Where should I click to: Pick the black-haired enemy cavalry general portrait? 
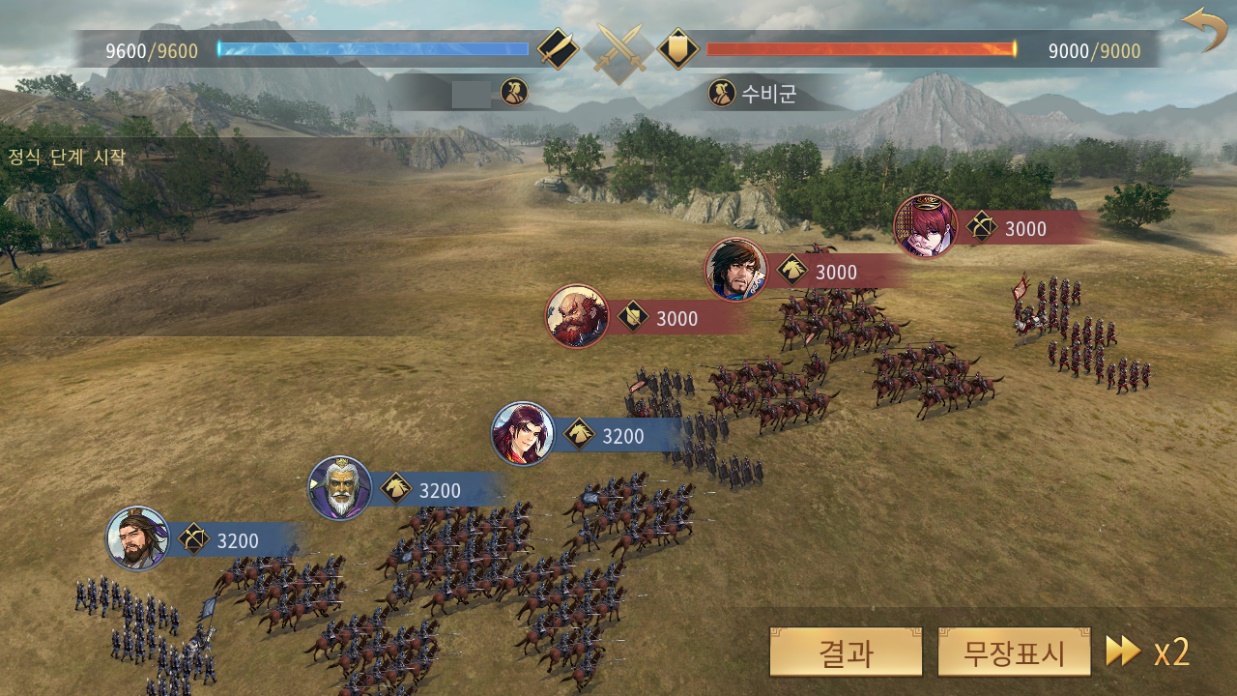(x=736, y=270)
